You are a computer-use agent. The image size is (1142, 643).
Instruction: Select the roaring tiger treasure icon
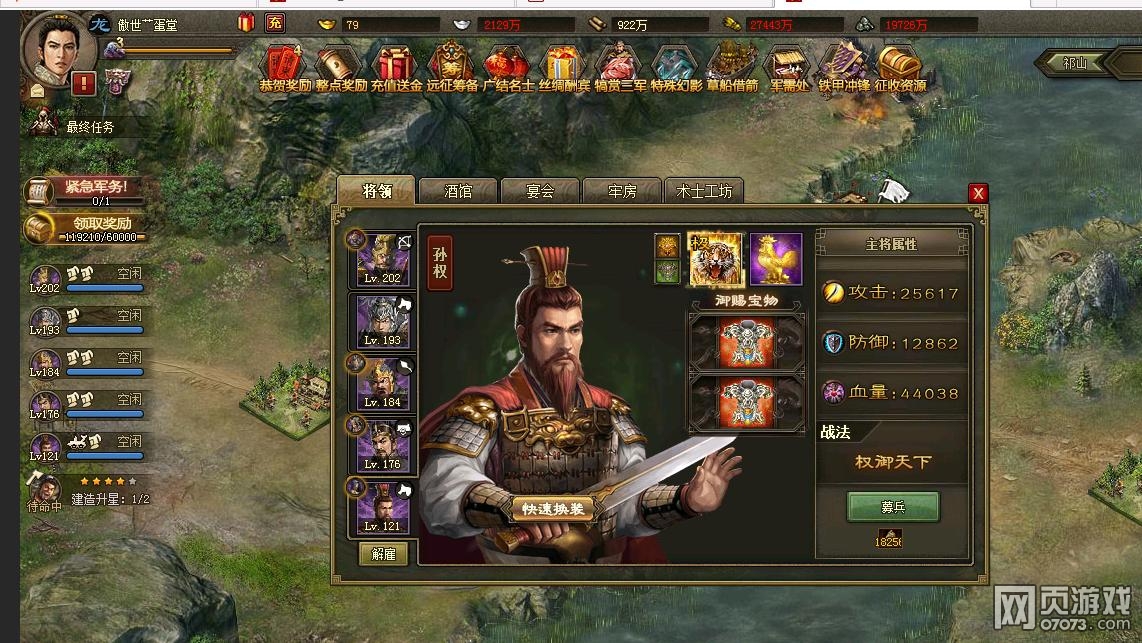[x=715, y=259]
